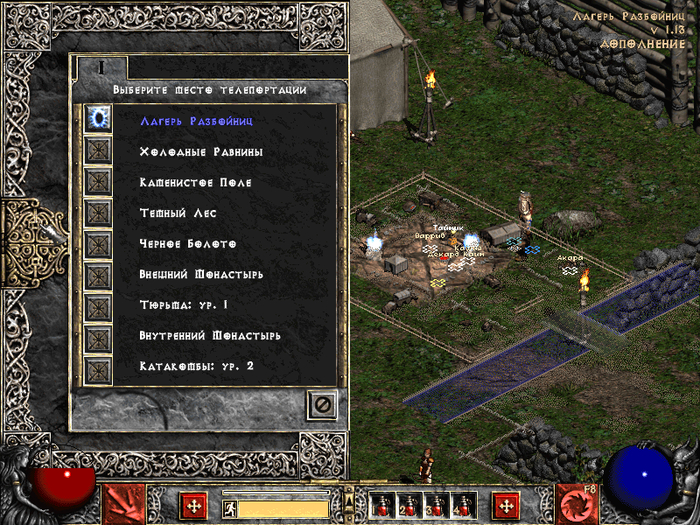Select Каменистое Поле in the waypoint list

195,183
